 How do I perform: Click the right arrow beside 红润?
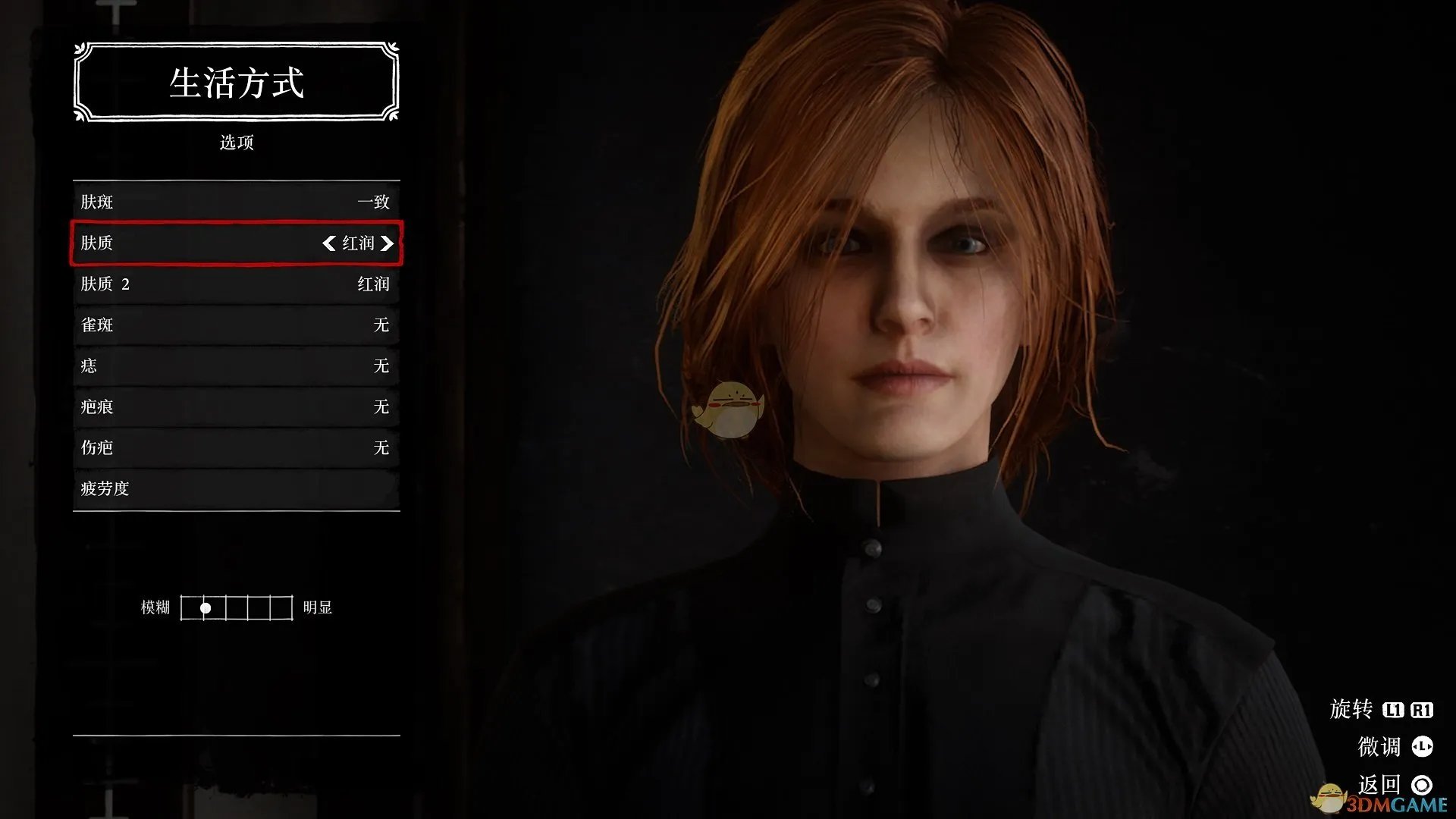click(388, 243)
